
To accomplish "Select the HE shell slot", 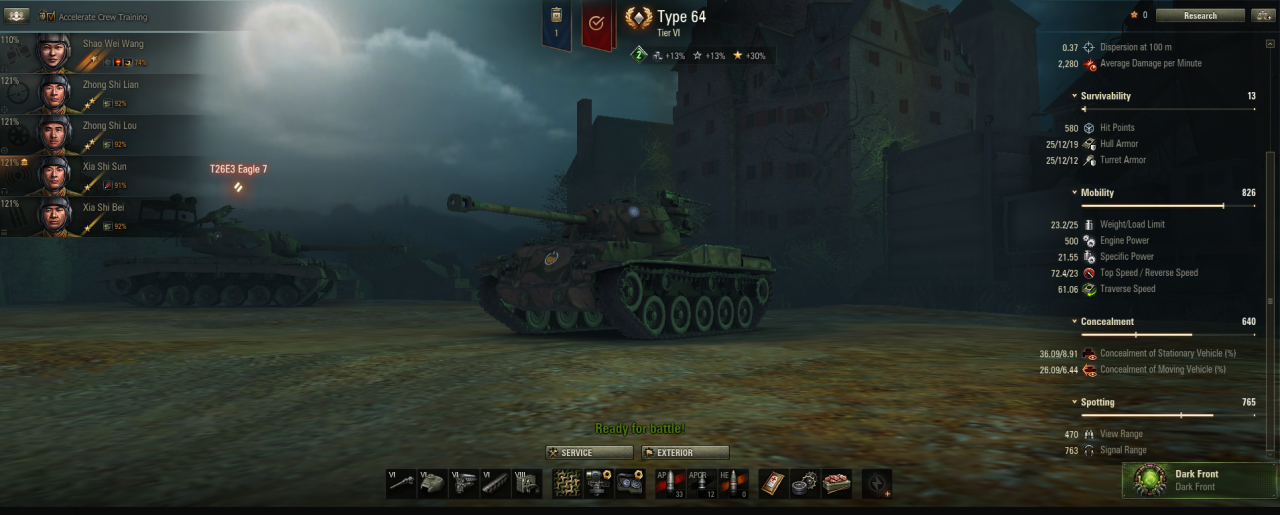I will click(734, 483).
